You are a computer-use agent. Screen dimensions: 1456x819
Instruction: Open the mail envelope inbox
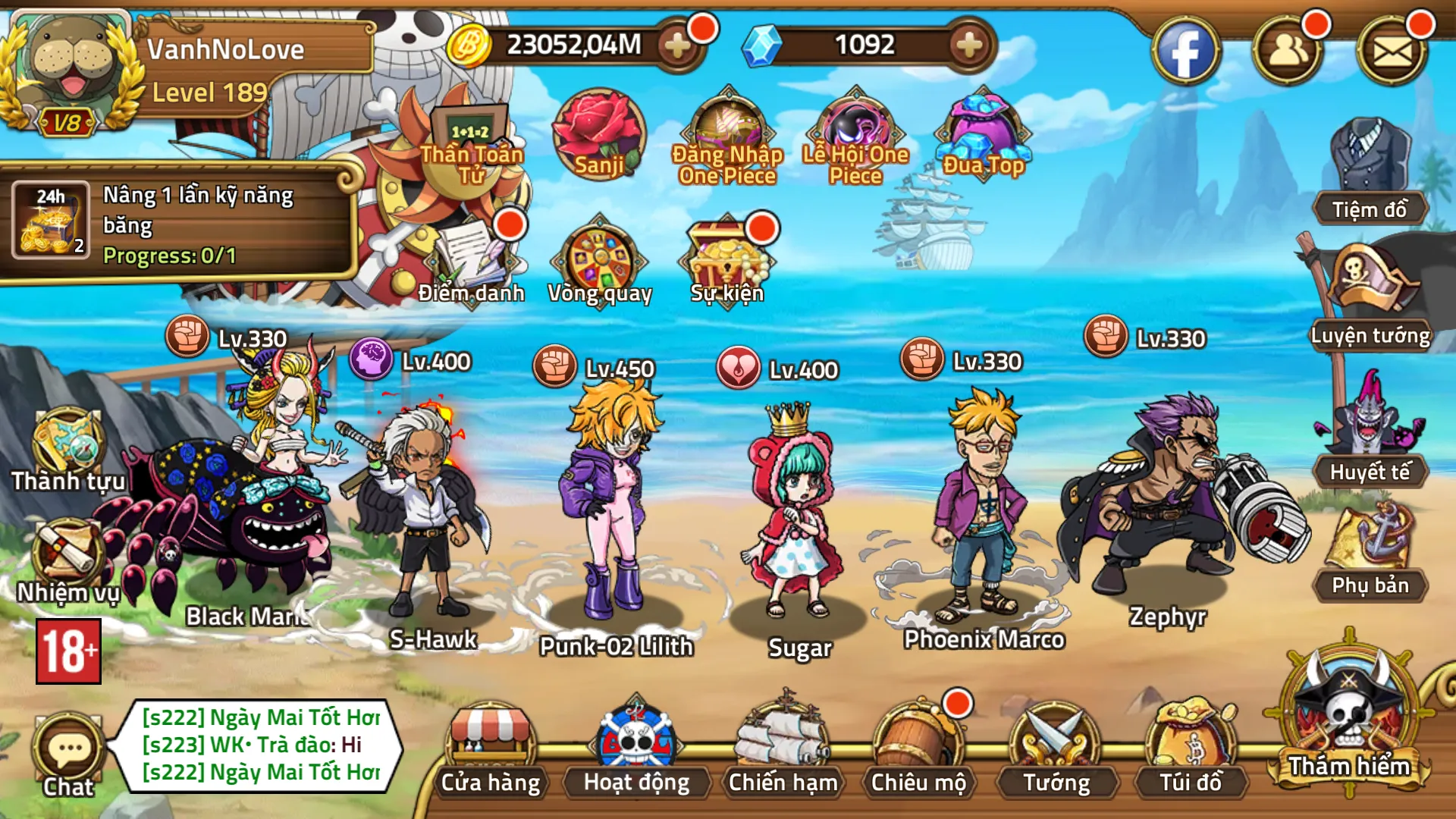tap(1392, 52)
